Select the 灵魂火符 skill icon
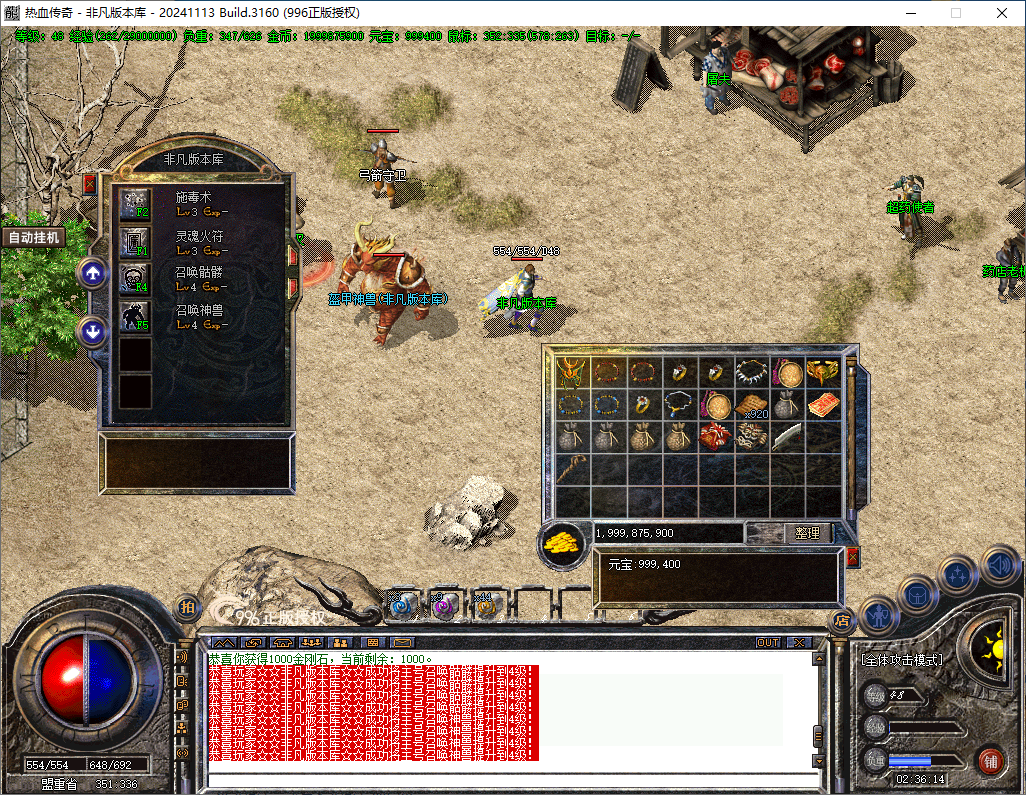The height and width of the screenshot is (795, 1026). pyautogui.click(x=135, y=241)
